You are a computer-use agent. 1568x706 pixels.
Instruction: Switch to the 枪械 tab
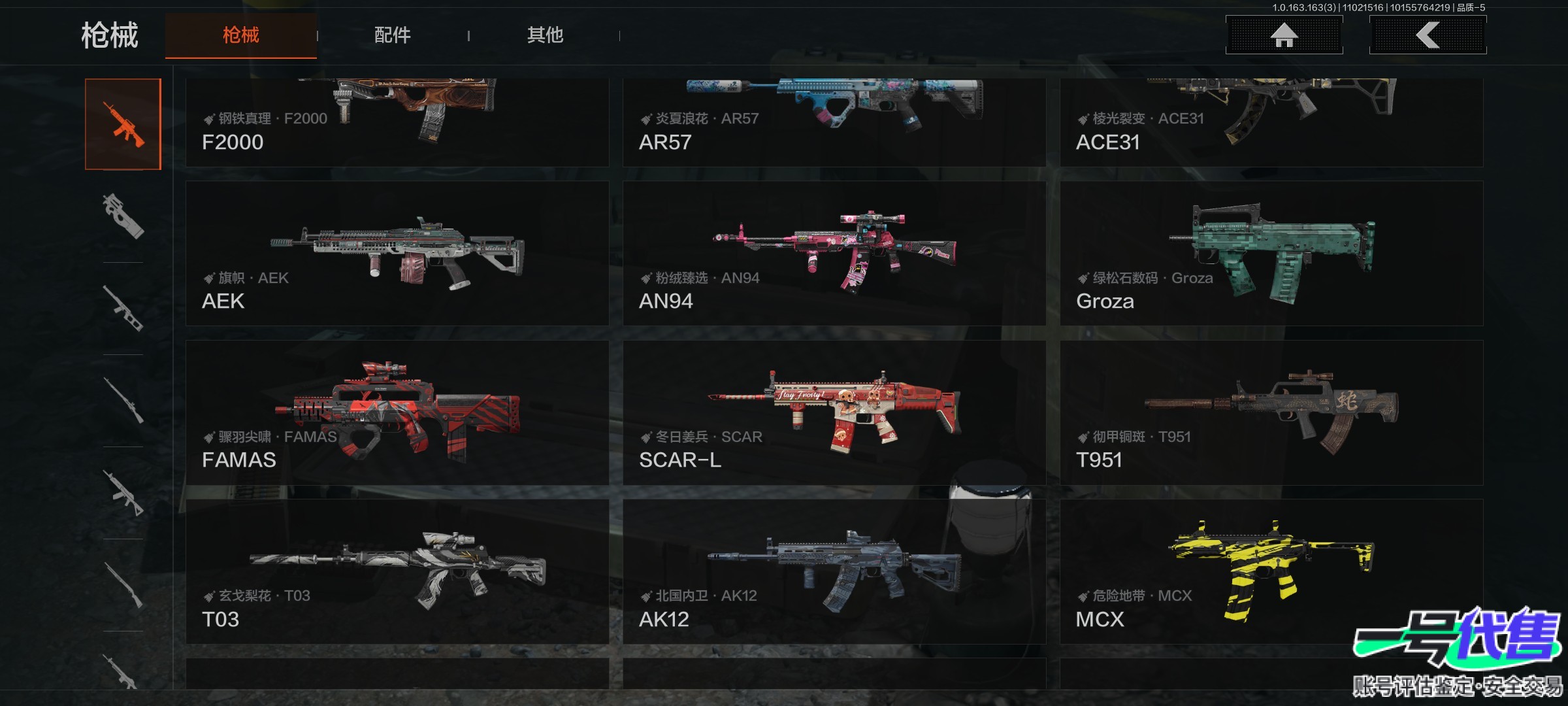(240, 35)
